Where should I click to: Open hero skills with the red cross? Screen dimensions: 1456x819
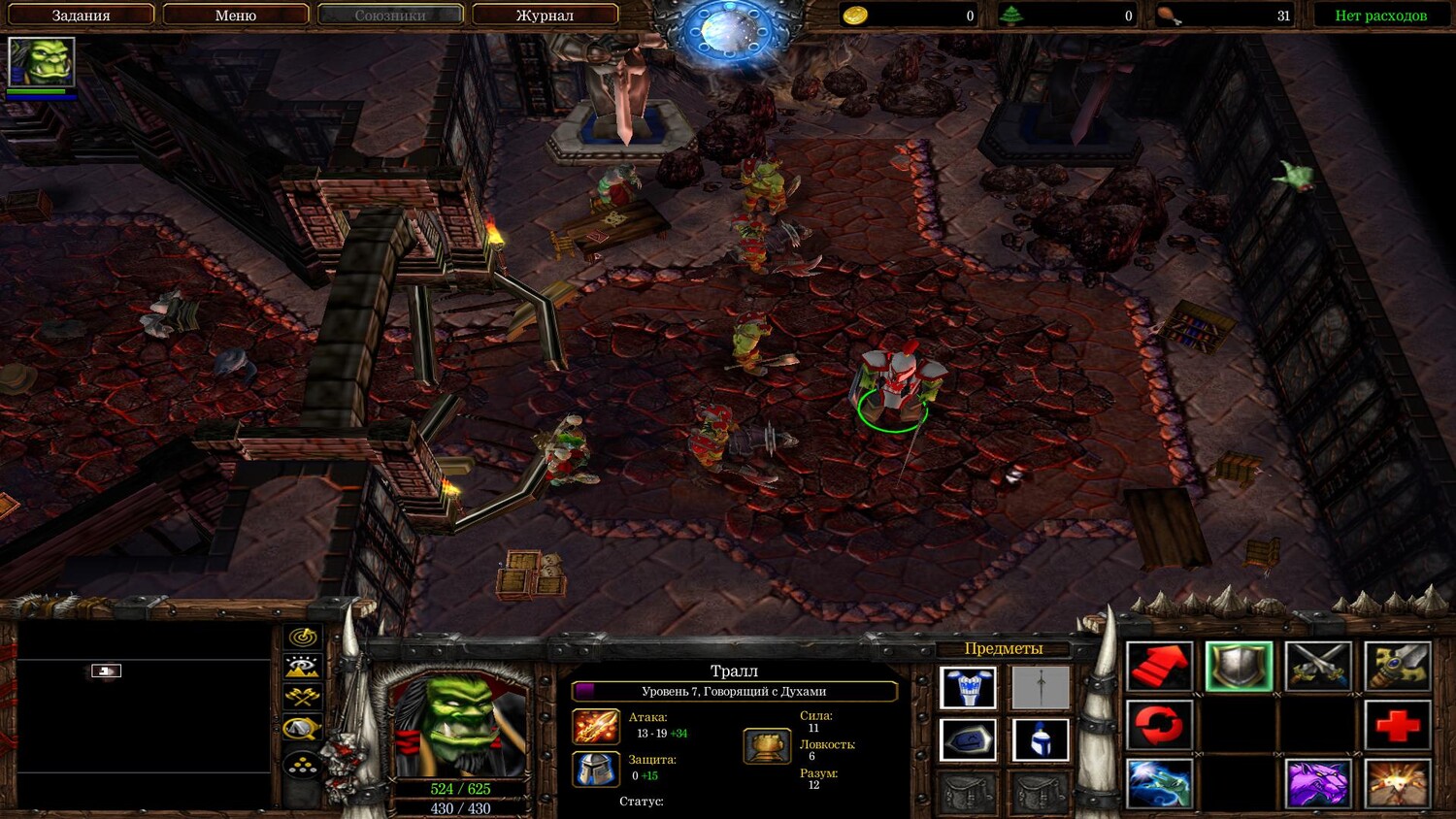(x=1398, y=726)
